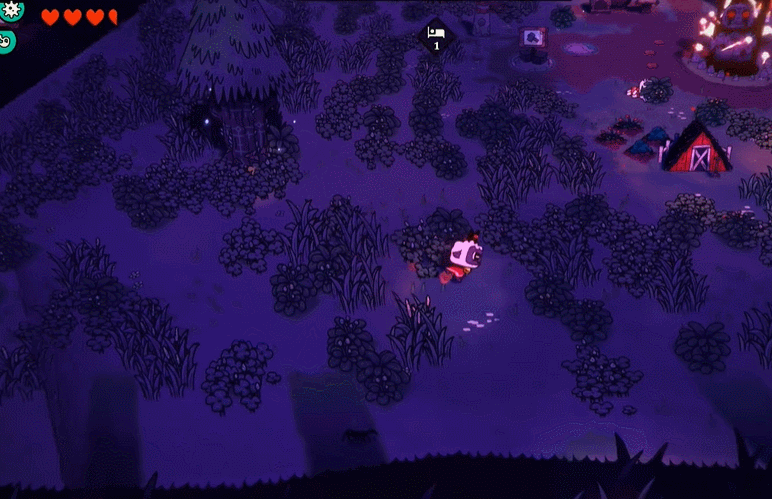Select the teal icon below the gear
This screenshot has width=772, height=499.
point(6,42)
